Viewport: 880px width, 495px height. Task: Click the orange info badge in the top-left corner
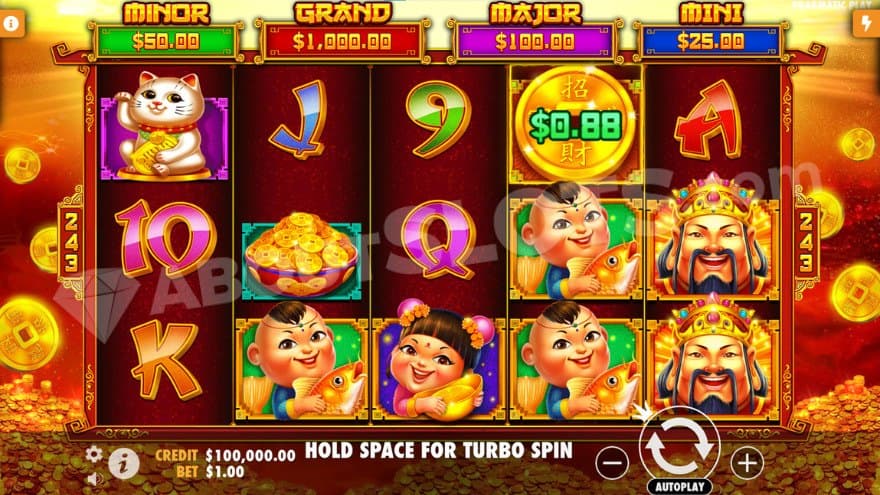tap(13, 25)
